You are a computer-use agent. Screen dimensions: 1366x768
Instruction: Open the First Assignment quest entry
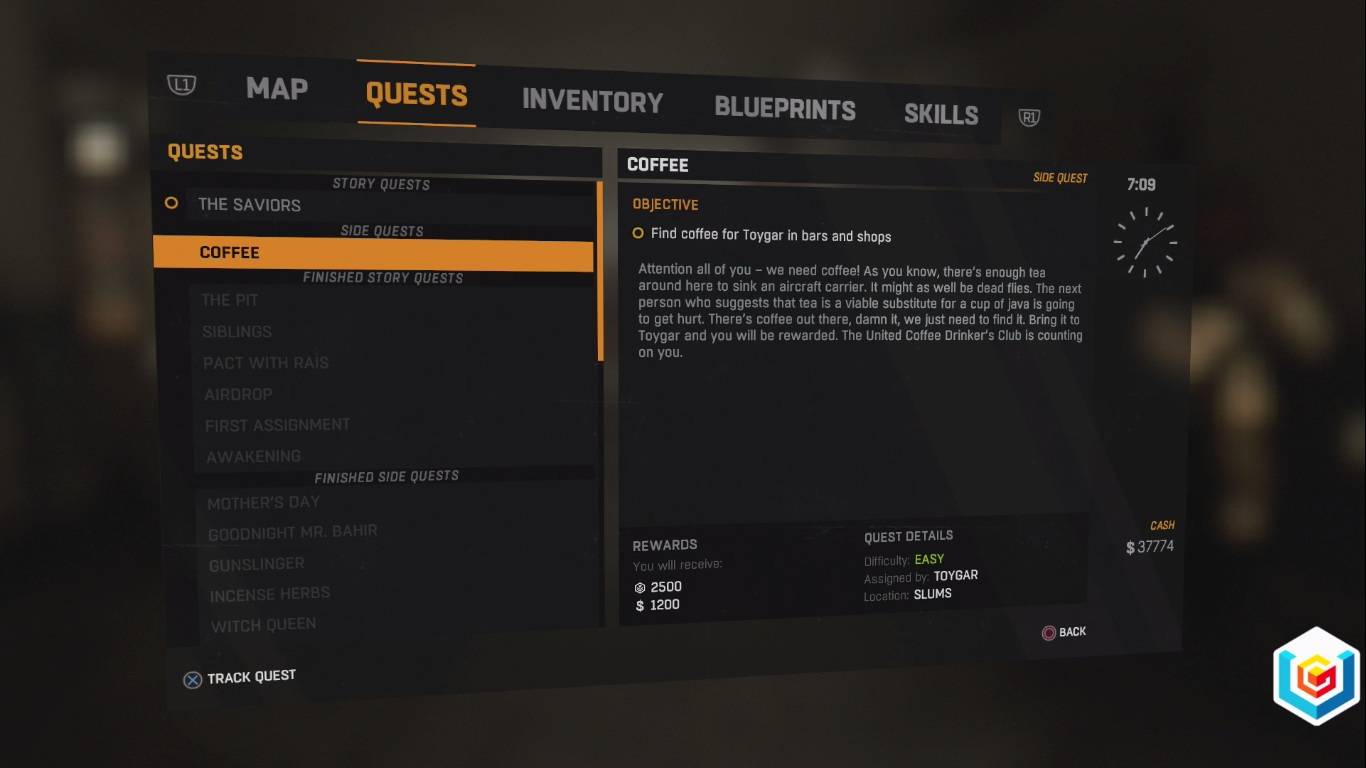[x=277, y=425]
